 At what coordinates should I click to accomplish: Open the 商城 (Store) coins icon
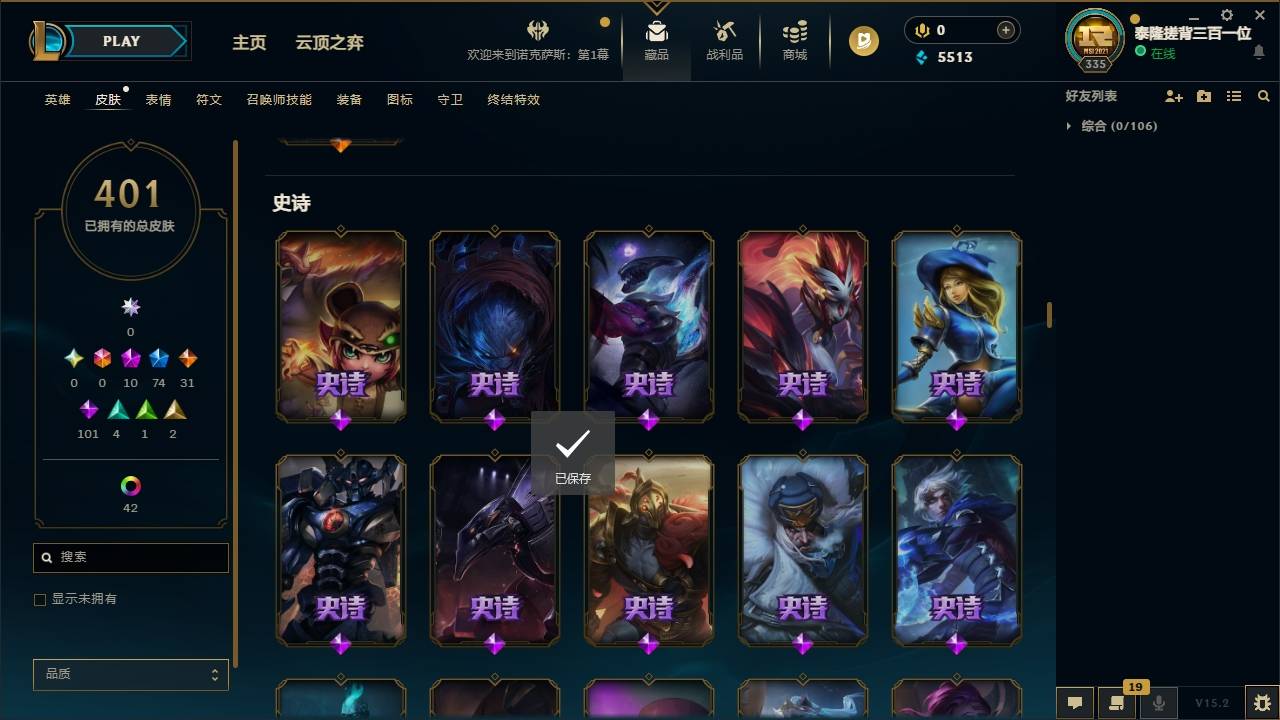[x=795, y=40]
